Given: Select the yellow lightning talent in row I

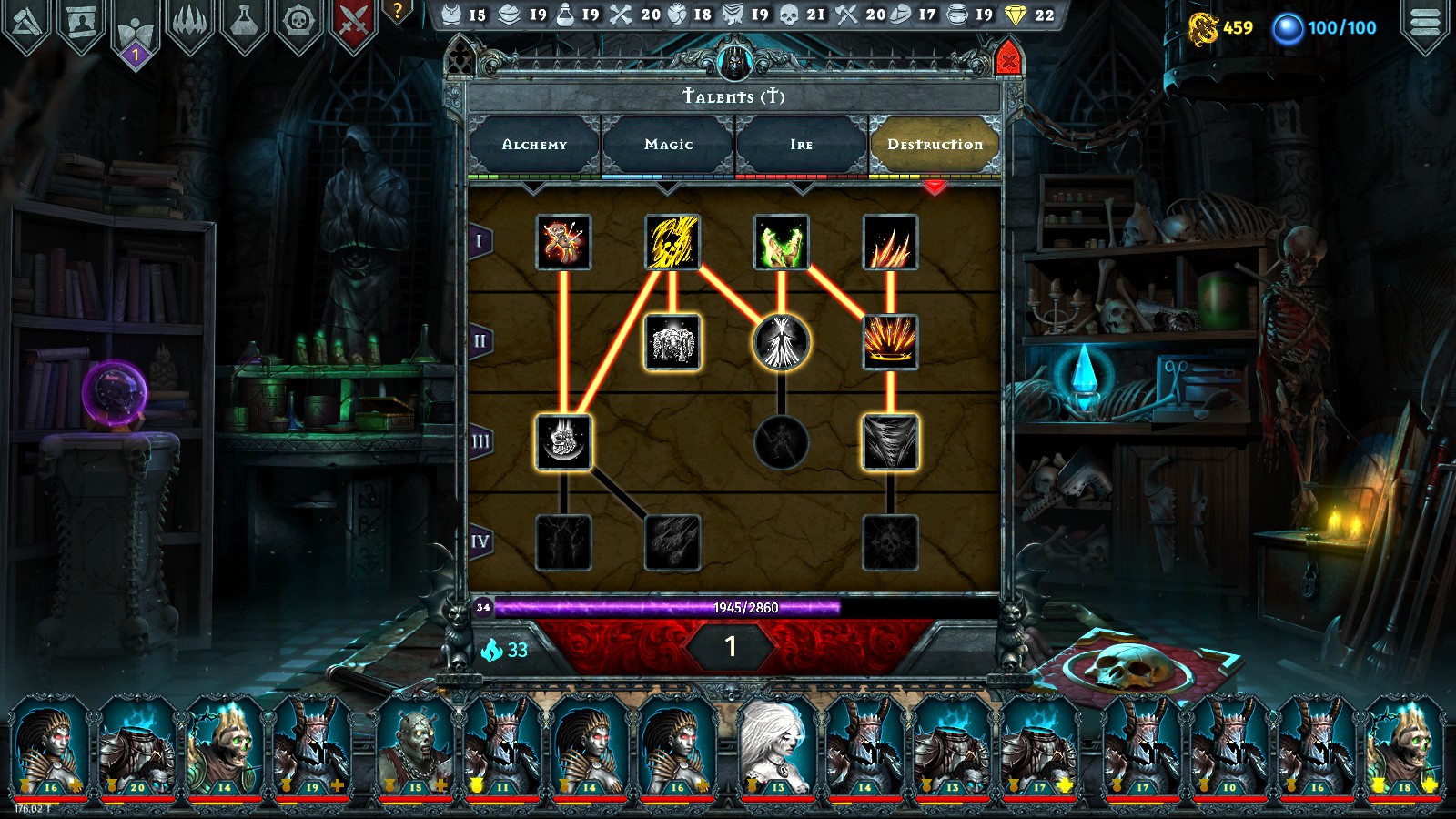Looking at the screenshot, I should tap(672, 242).
